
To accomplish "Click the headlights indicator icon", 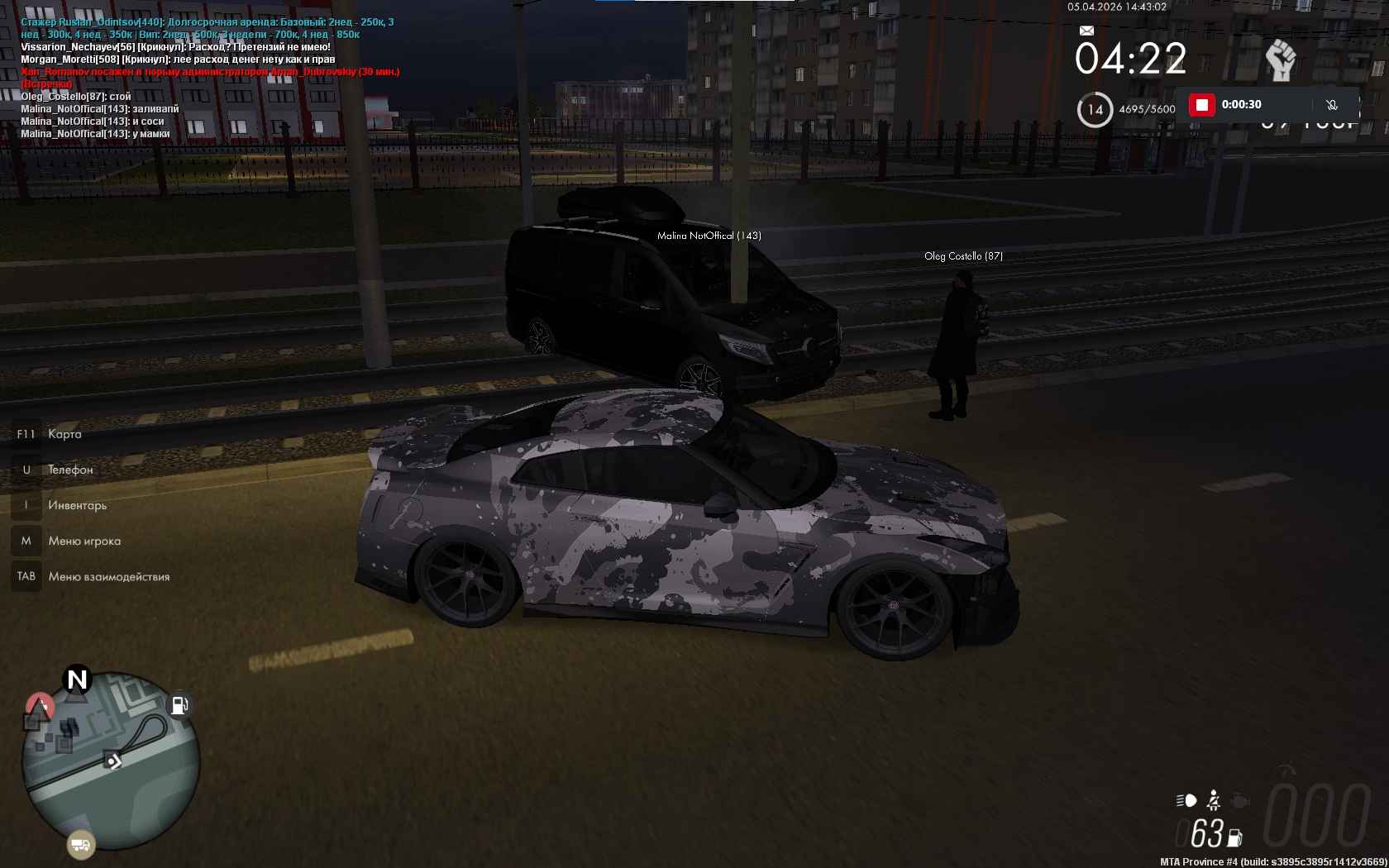I will (x=1186, y=800).
